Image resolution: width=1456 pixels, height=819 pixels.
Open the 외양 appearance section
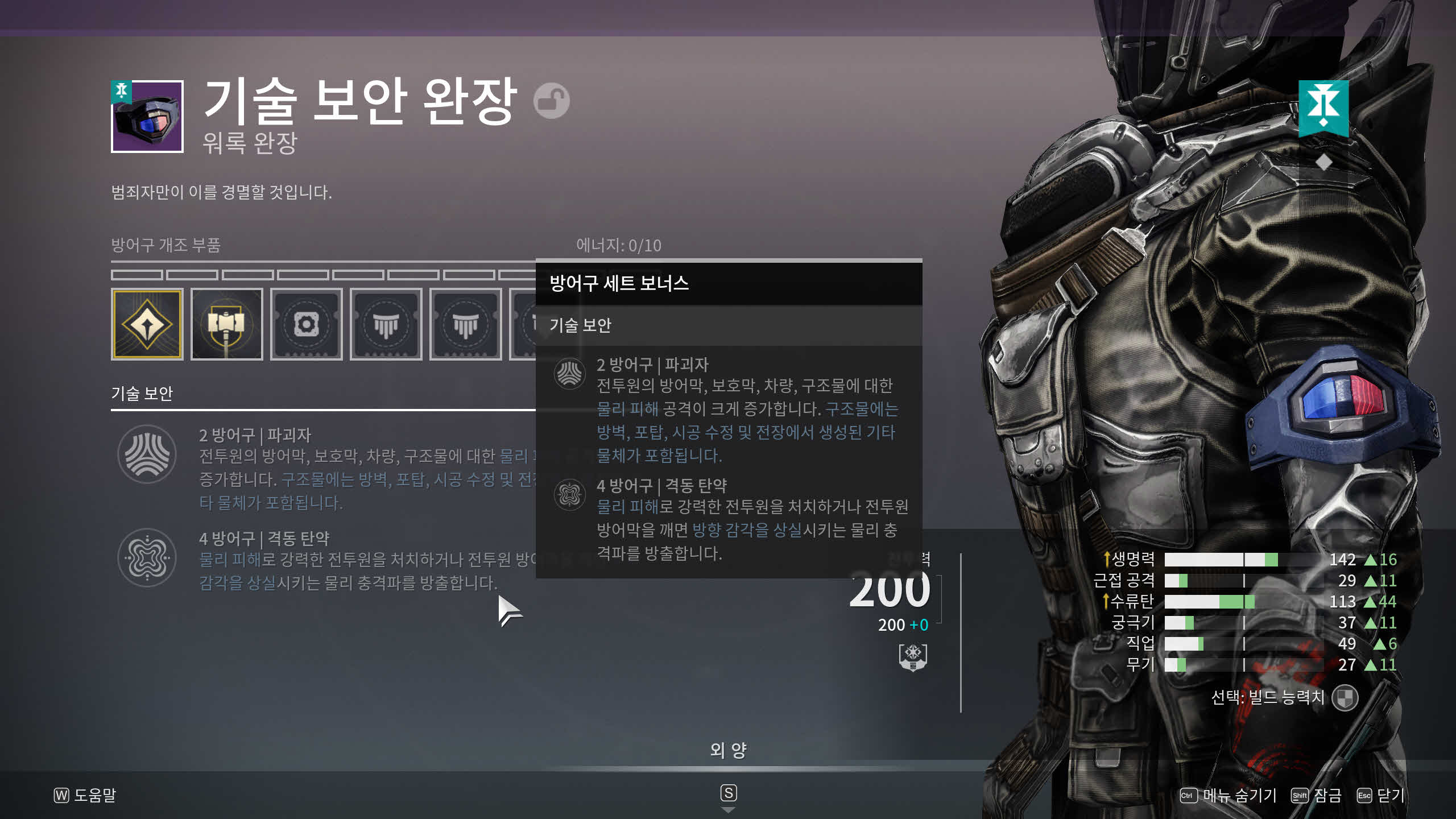click(x=728, y=751)
